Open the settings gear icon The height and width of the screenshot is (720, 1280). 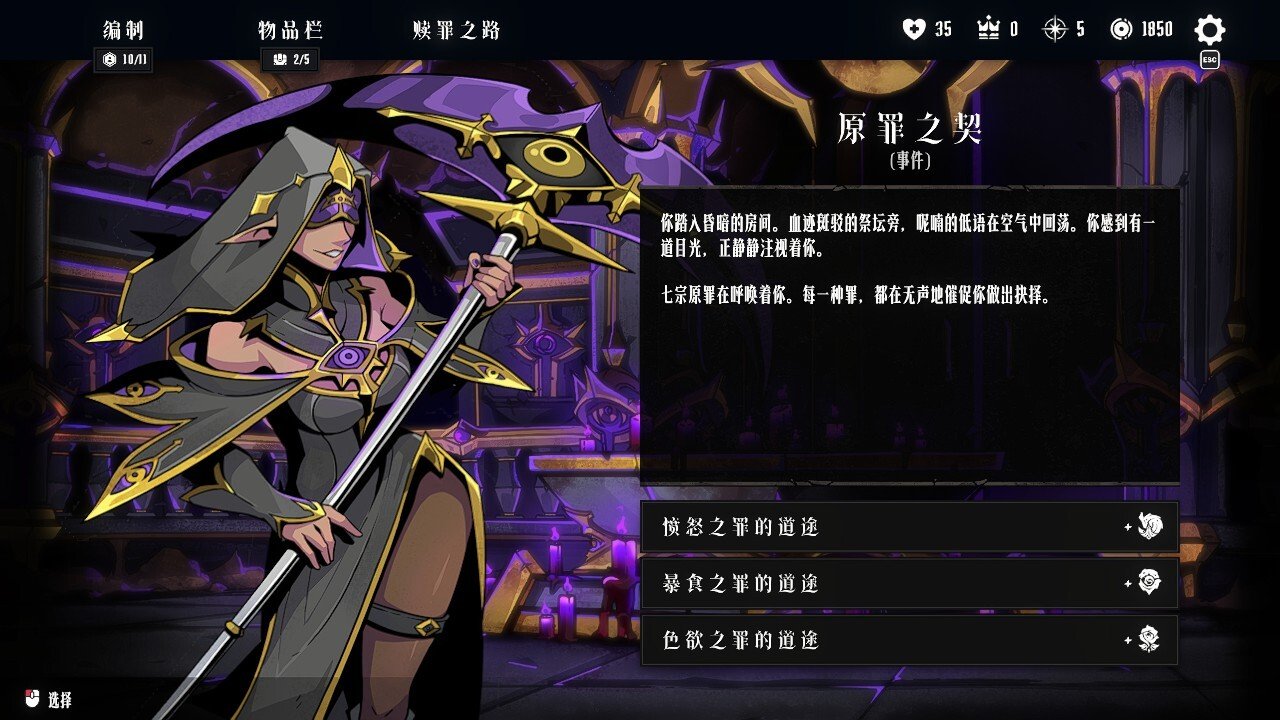point(1209,28)
